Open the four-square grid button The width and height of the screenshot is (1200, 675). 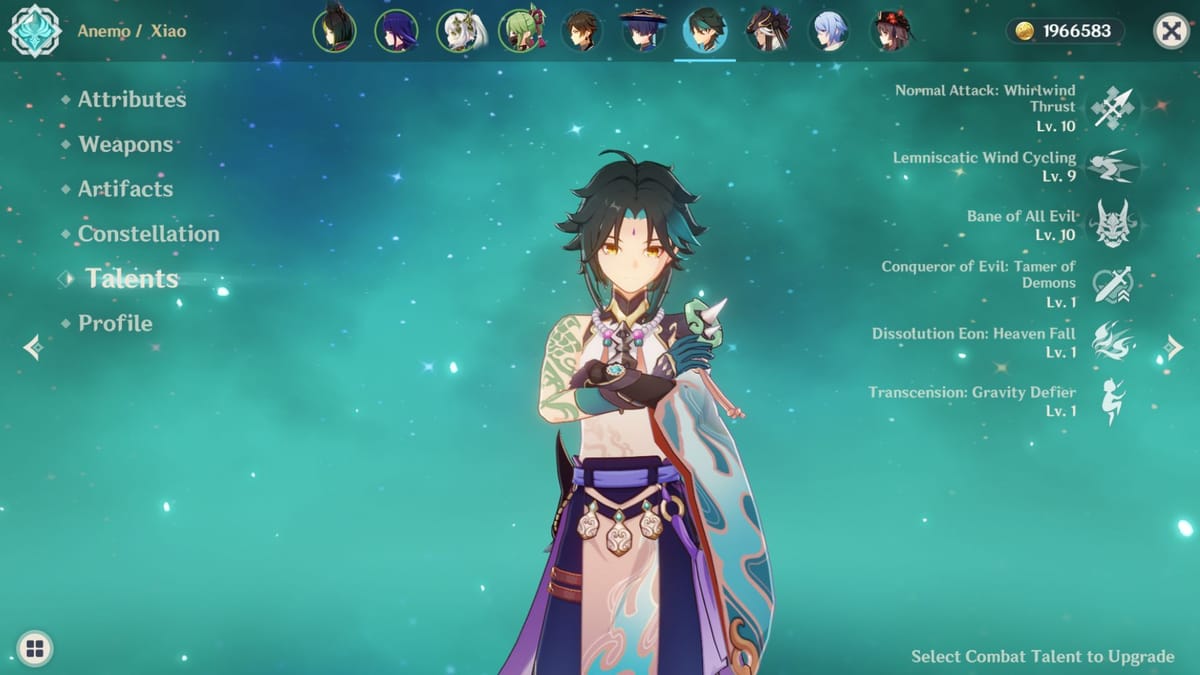pos(35,649)
